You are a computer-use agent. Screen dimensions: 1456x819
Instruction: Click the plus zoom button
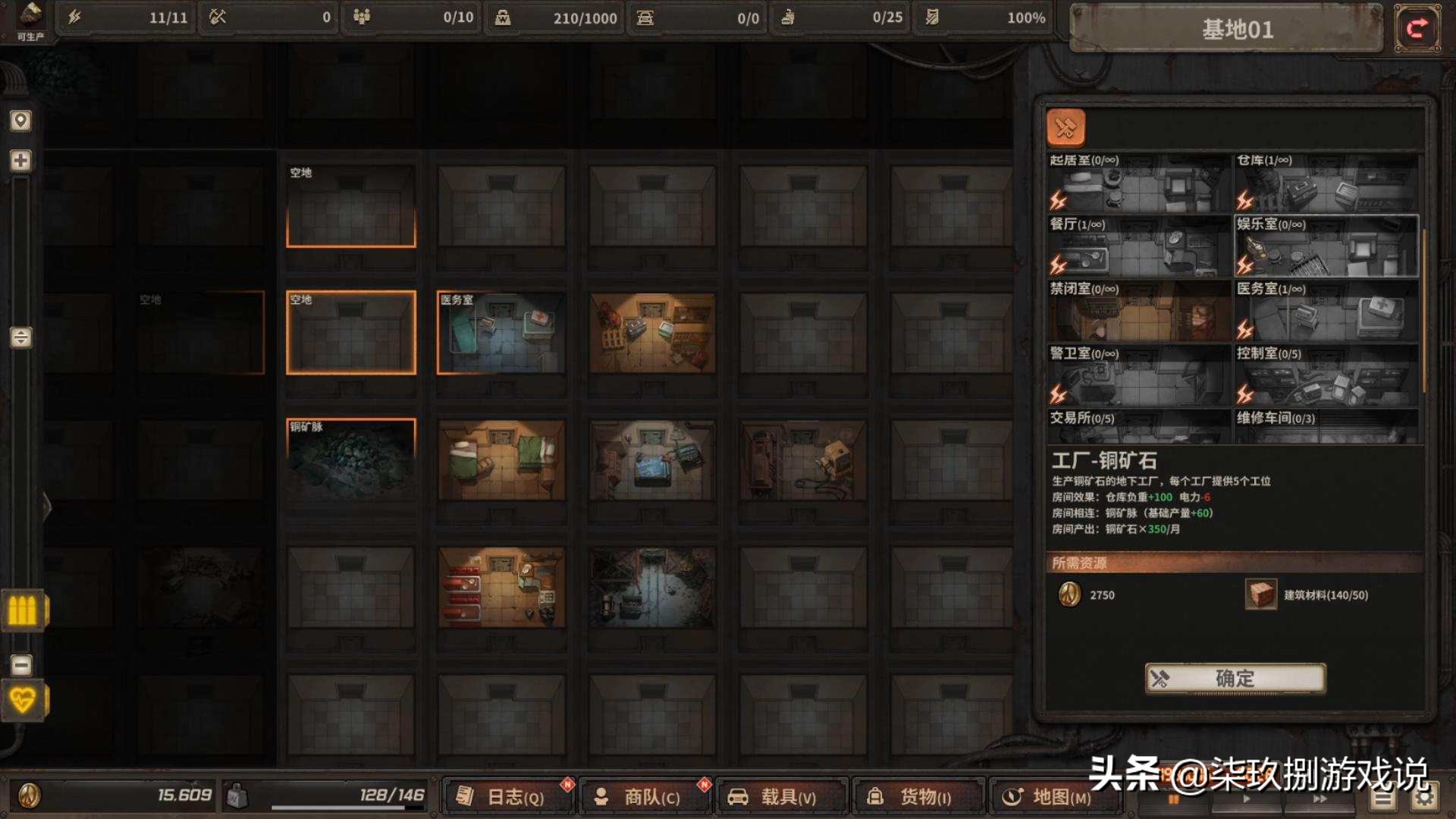pyautogui.click(x=20, y=161)
